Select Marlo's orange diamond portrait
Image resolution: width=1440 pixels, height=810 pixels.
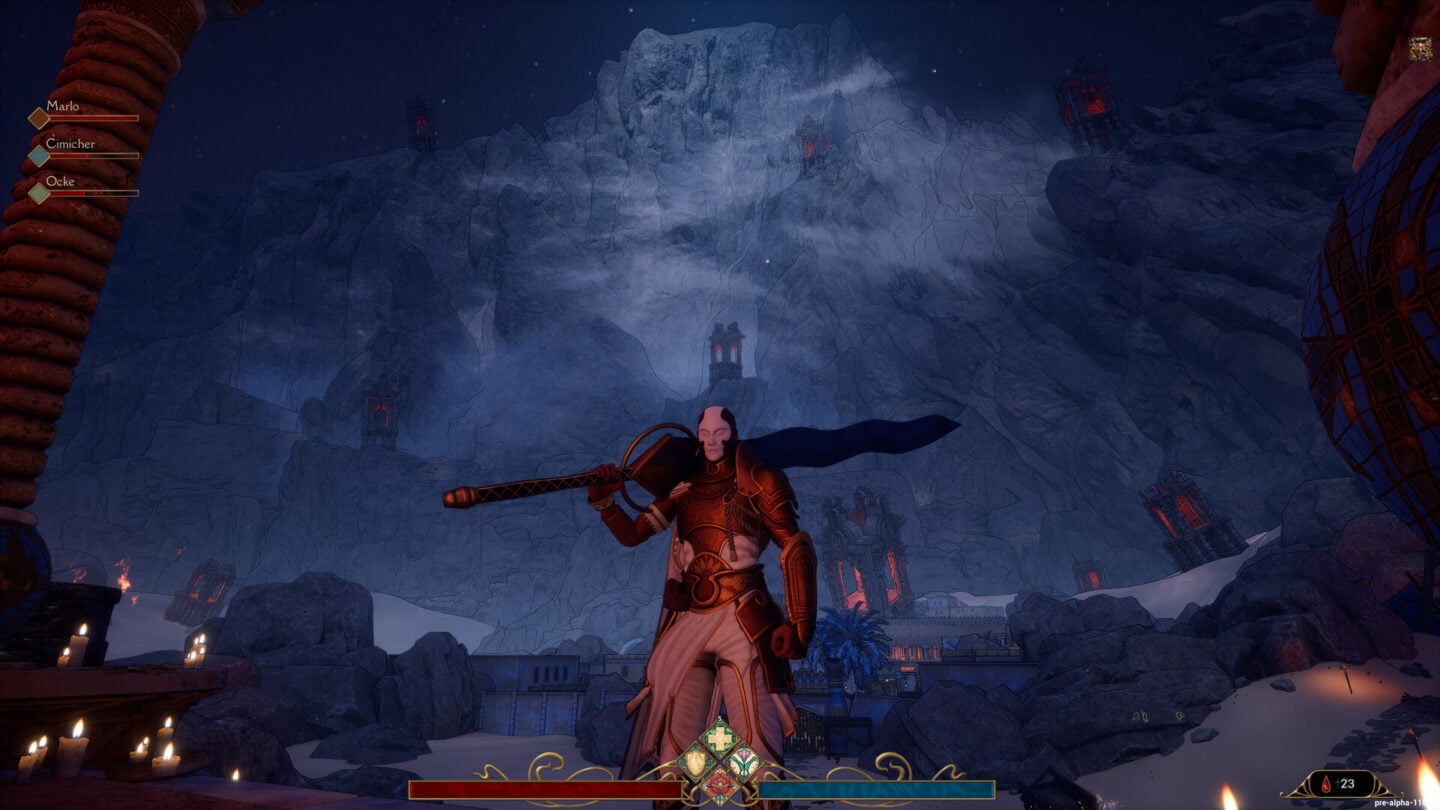click(x=38, y=119)
